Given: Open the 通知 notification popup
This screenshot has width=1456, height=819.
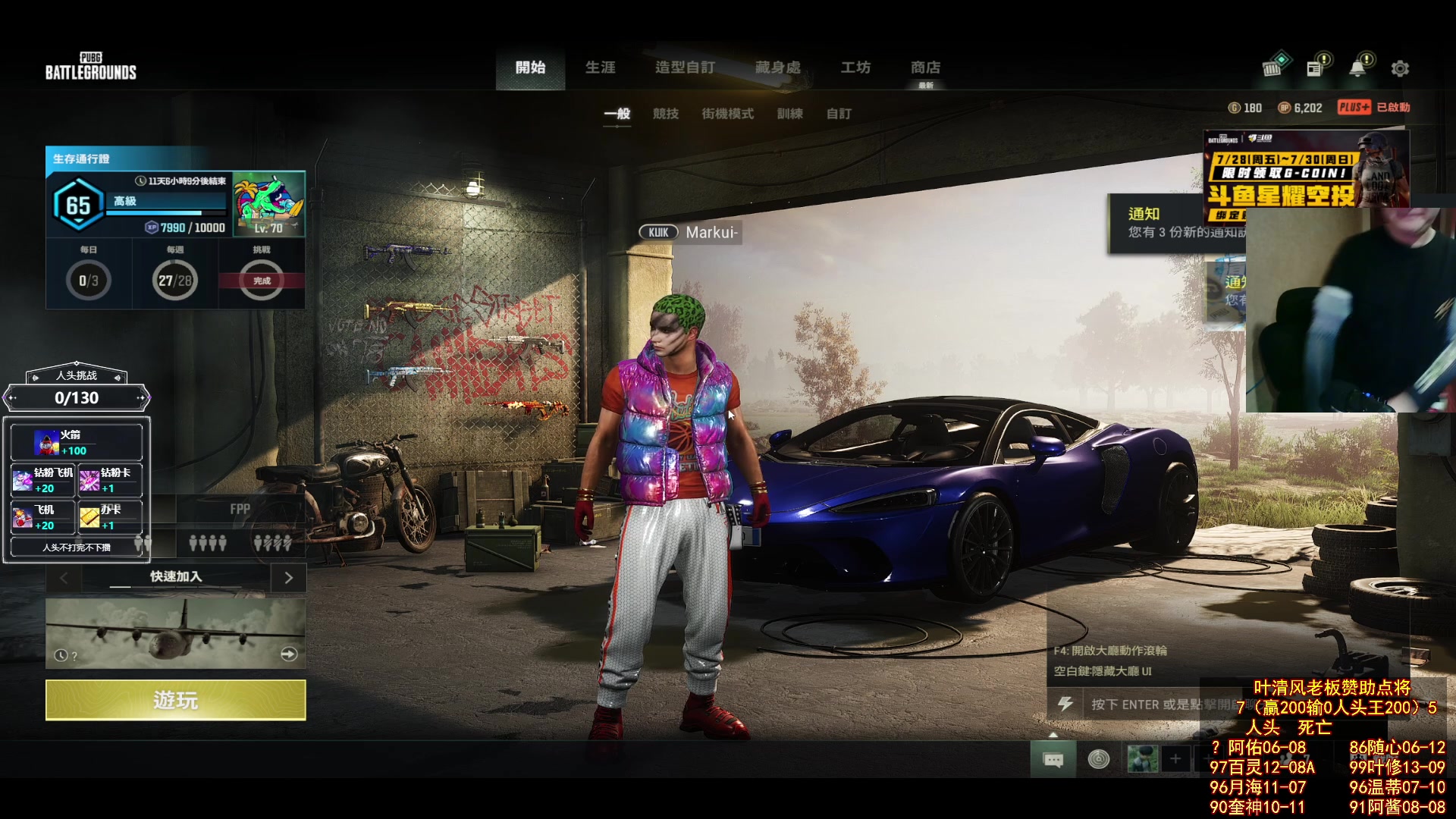Looking at the screenshot, I should point(1174,223).
